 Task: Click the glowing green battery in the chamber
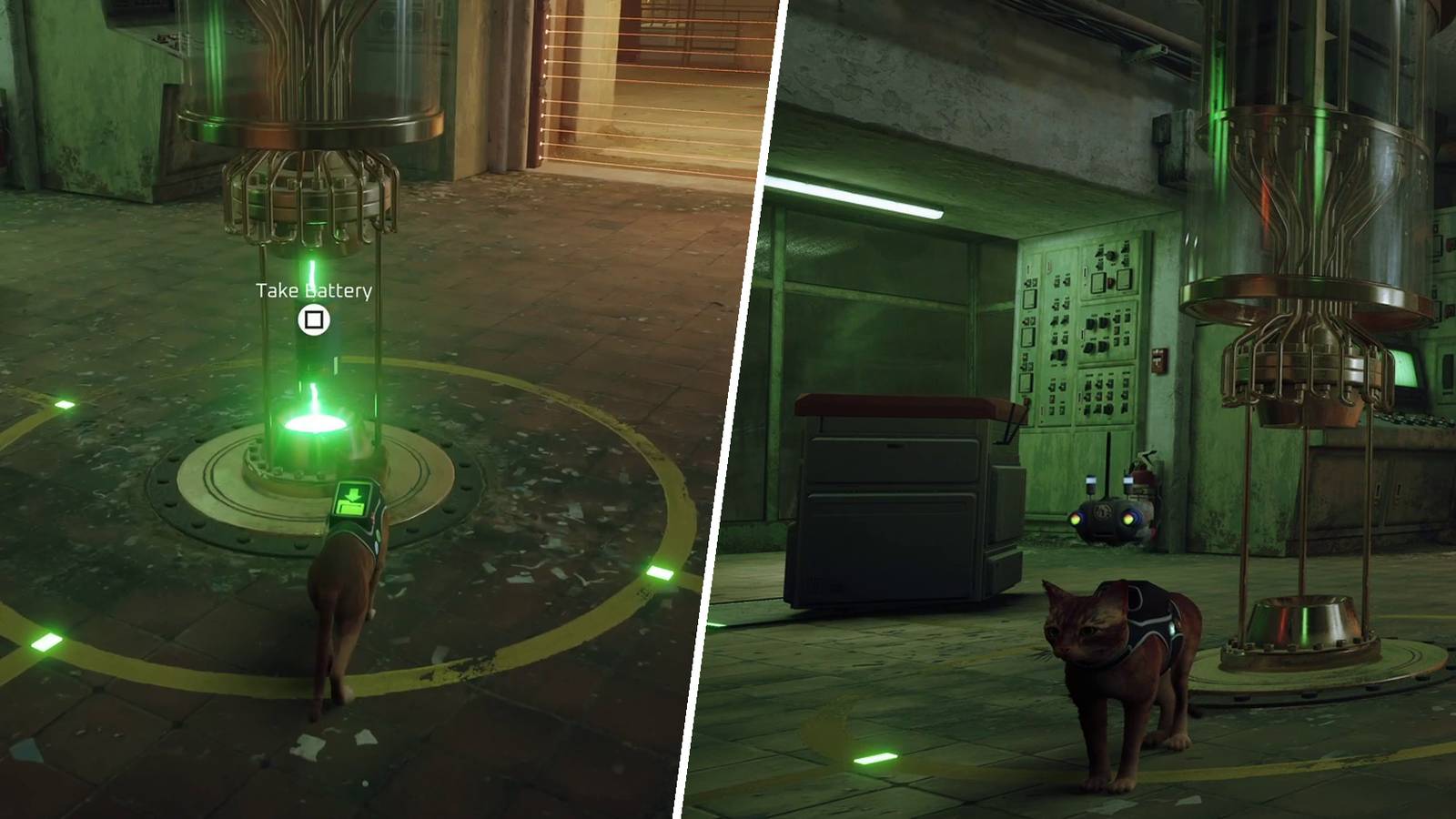(x=318, y=419)
